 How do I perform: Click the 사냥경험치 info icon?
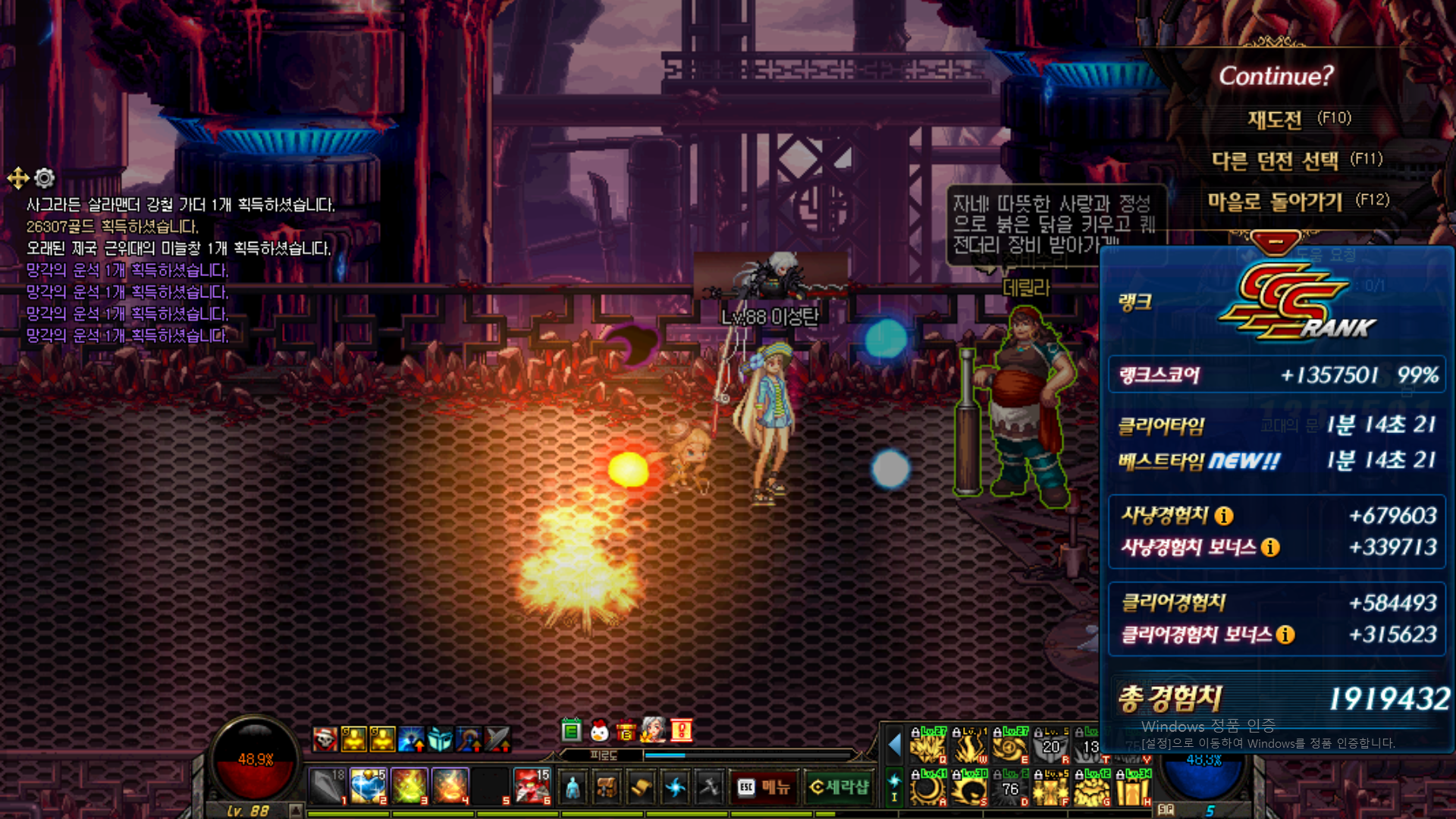[x=1224, y=516]
